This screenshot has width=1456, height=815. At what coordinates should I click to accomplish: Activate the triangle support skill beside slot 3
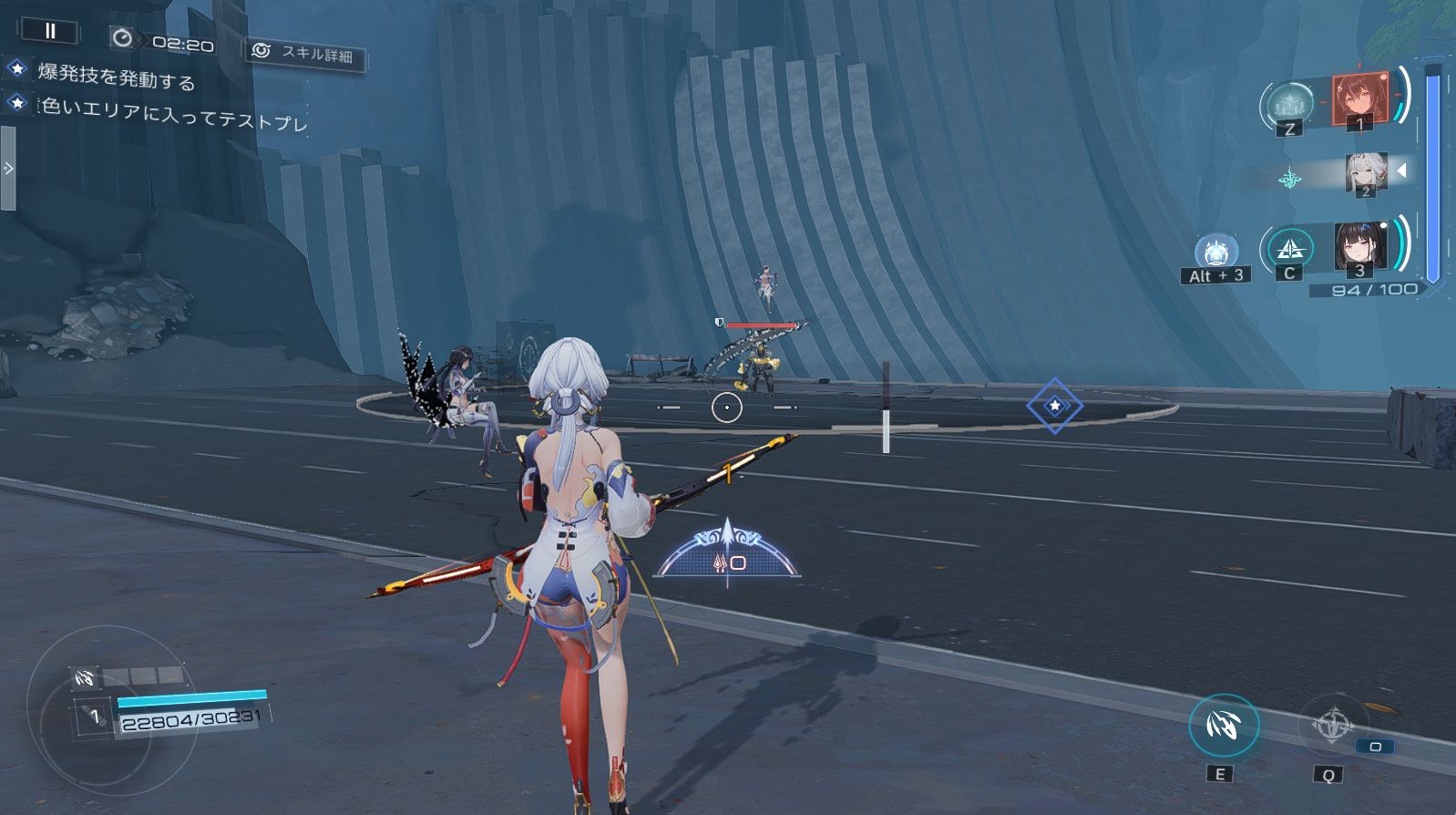tap(1289, 248)
